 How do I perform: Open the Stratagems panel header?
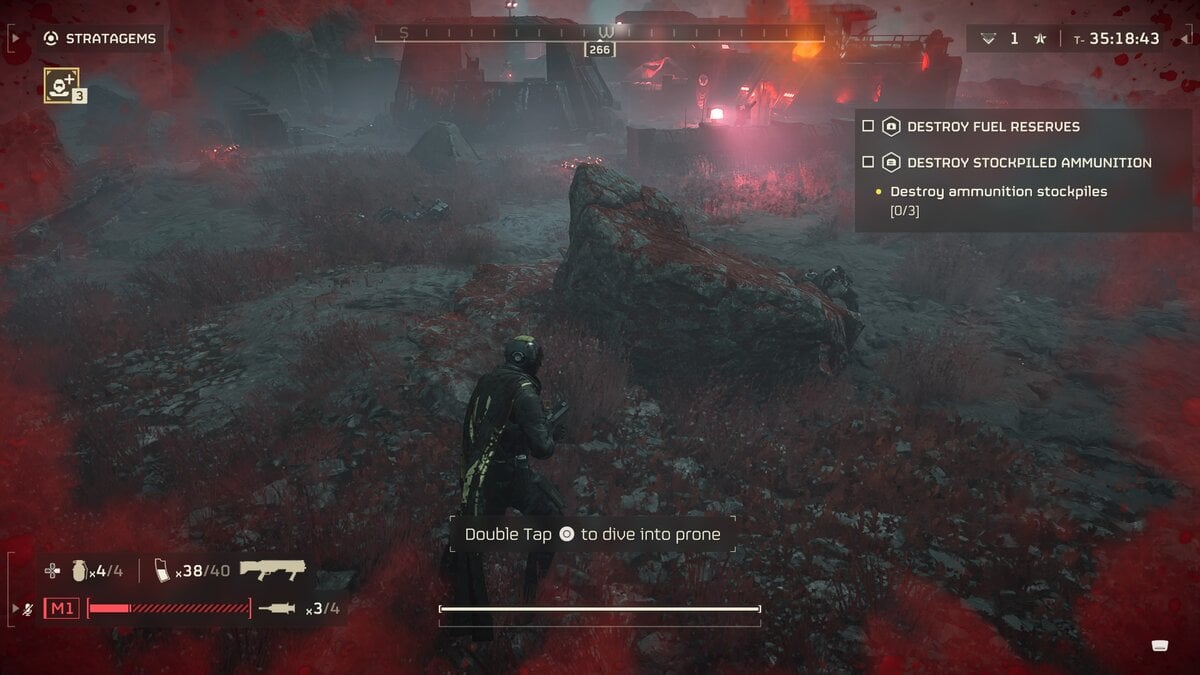tap(101, 39)
